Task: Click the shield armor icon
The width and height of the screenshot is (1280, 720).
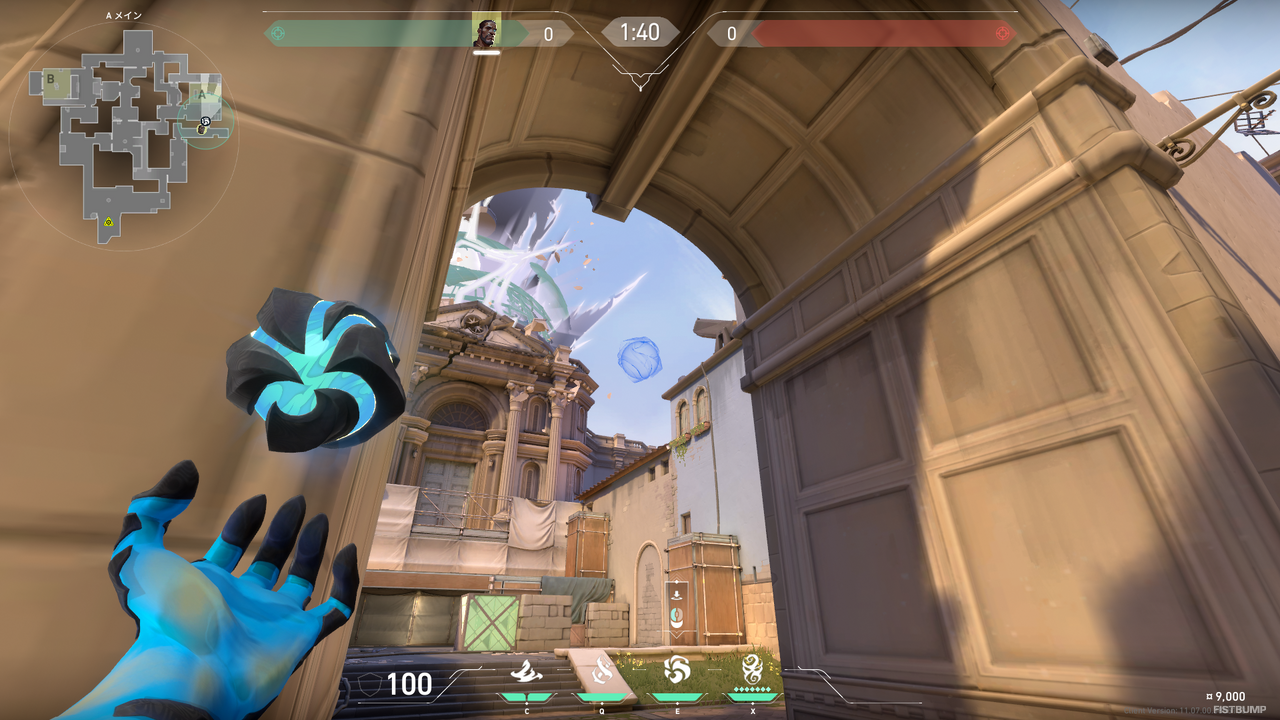Action: (368, 684)
